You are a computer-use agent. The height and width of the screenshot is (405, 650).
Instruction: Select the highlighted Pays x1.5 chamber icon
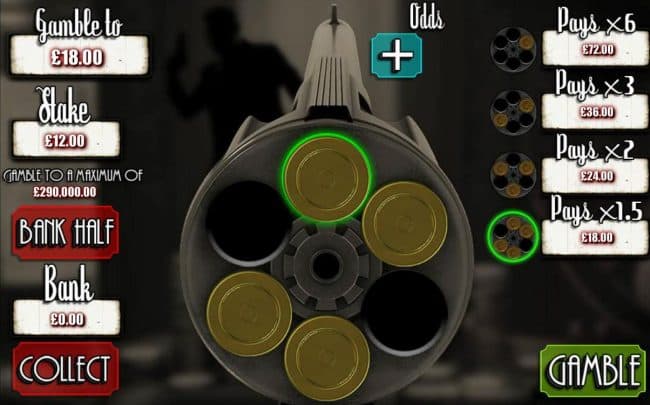point(513,236)
